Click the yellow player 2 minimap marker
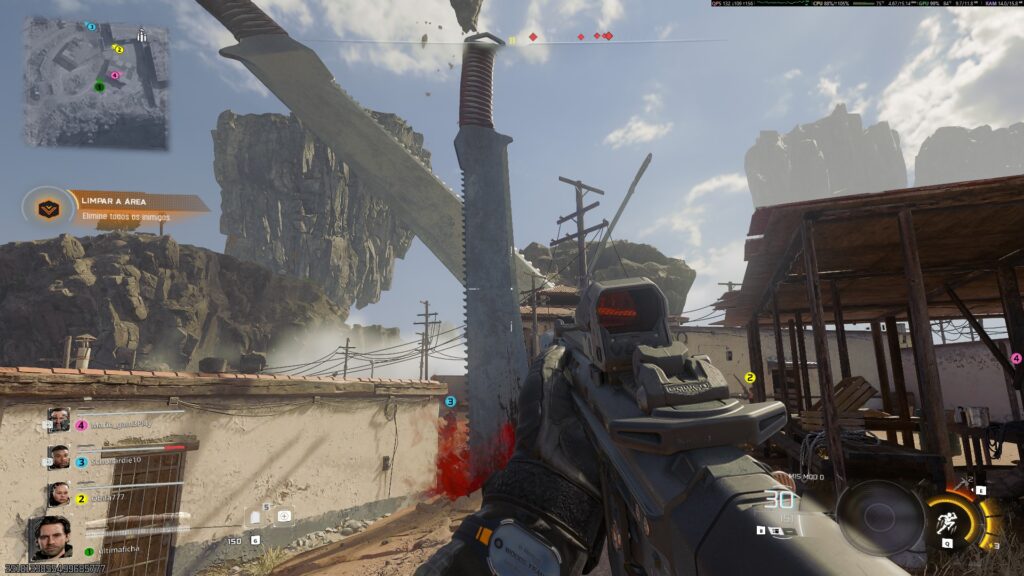Viewport: 1024px width, 576px height. [x=118, y=48]
